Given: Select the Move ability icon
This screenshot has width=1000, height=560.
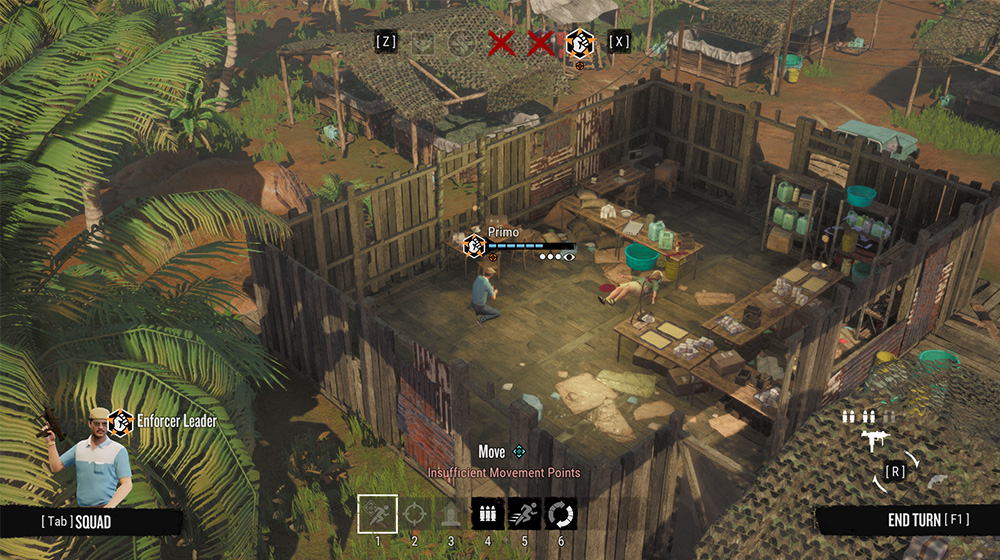Looking at the screenshot, I should (378, 514).
